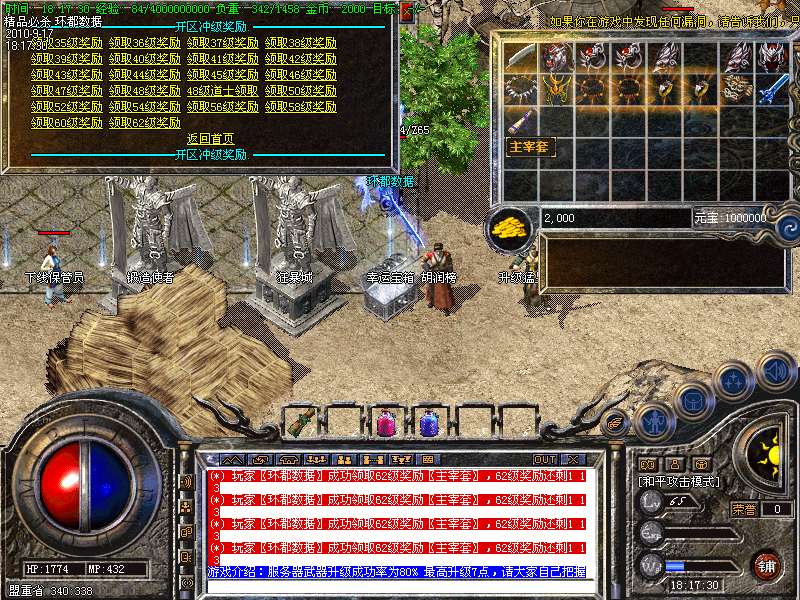800x600 pixels.
Task: Close the chat panel with X
Action: coord(575,459)
